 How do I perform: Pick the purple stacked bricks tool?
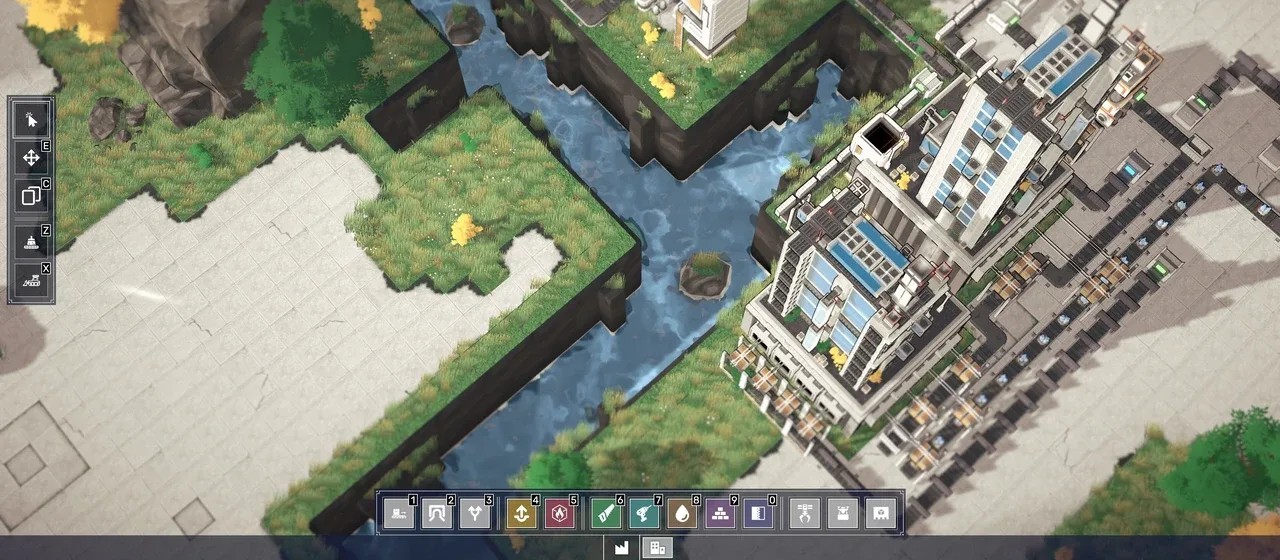pos(720,514)
